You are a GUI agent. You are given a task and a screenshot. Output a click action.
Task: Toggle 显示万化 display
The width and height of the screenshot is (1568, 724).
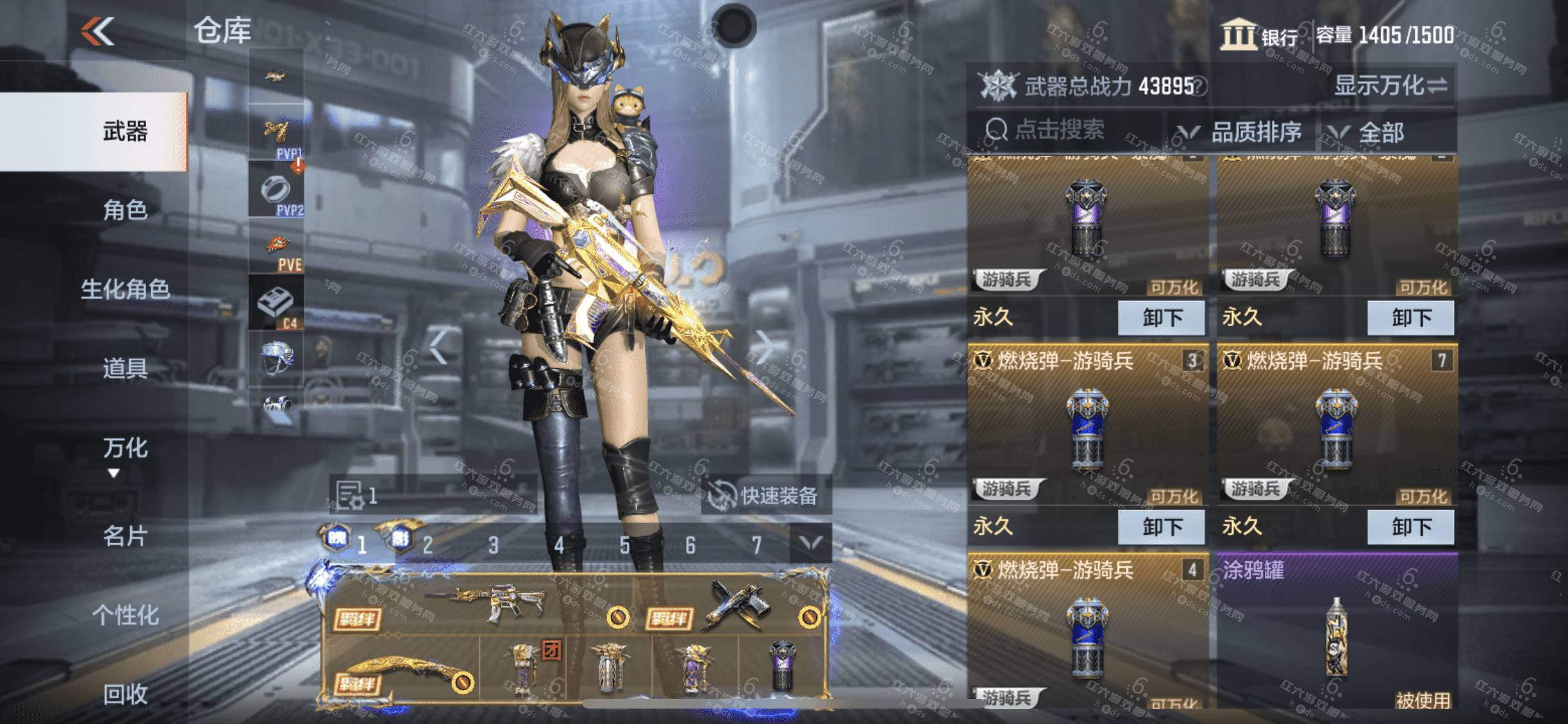pyautogui.click(x=1390, y=86)
